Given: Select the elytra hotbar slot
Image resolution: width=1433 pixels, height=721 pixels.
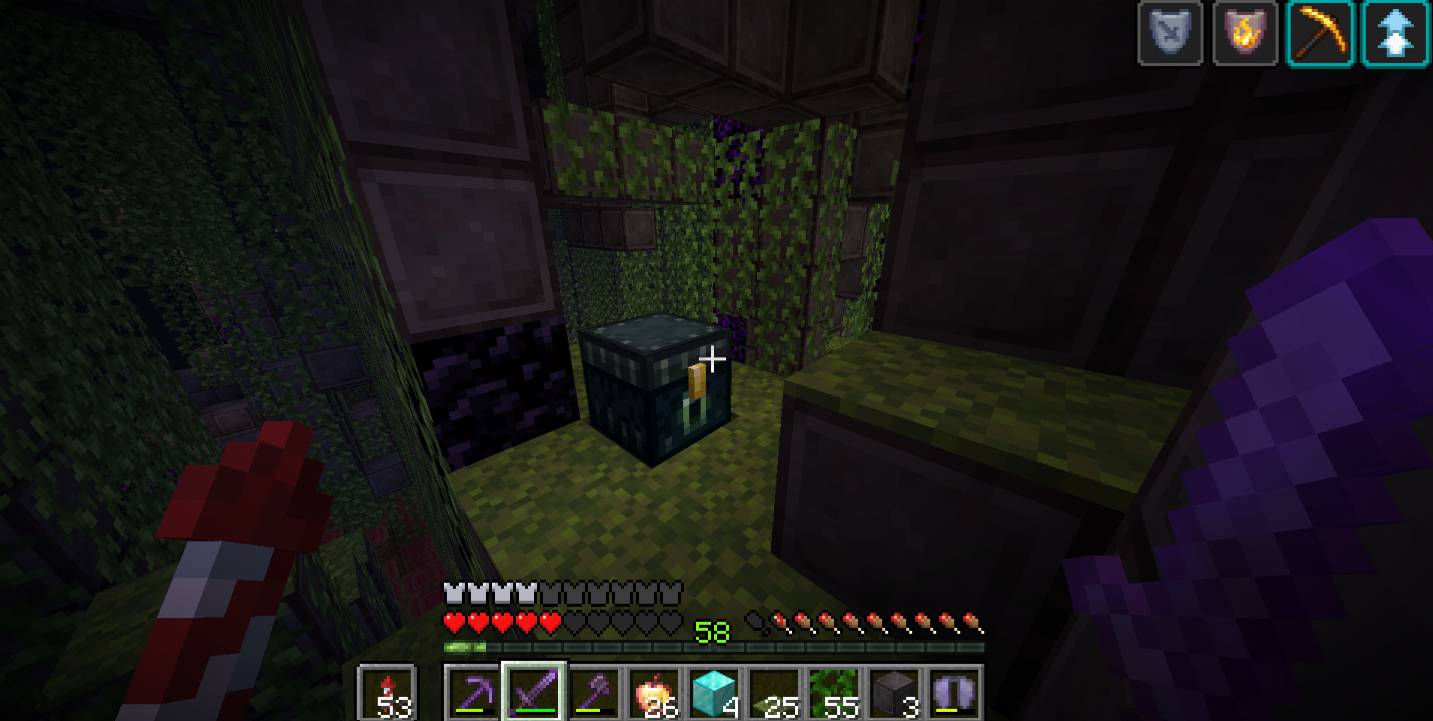Looking at the screenshot, I should point(954,691).
